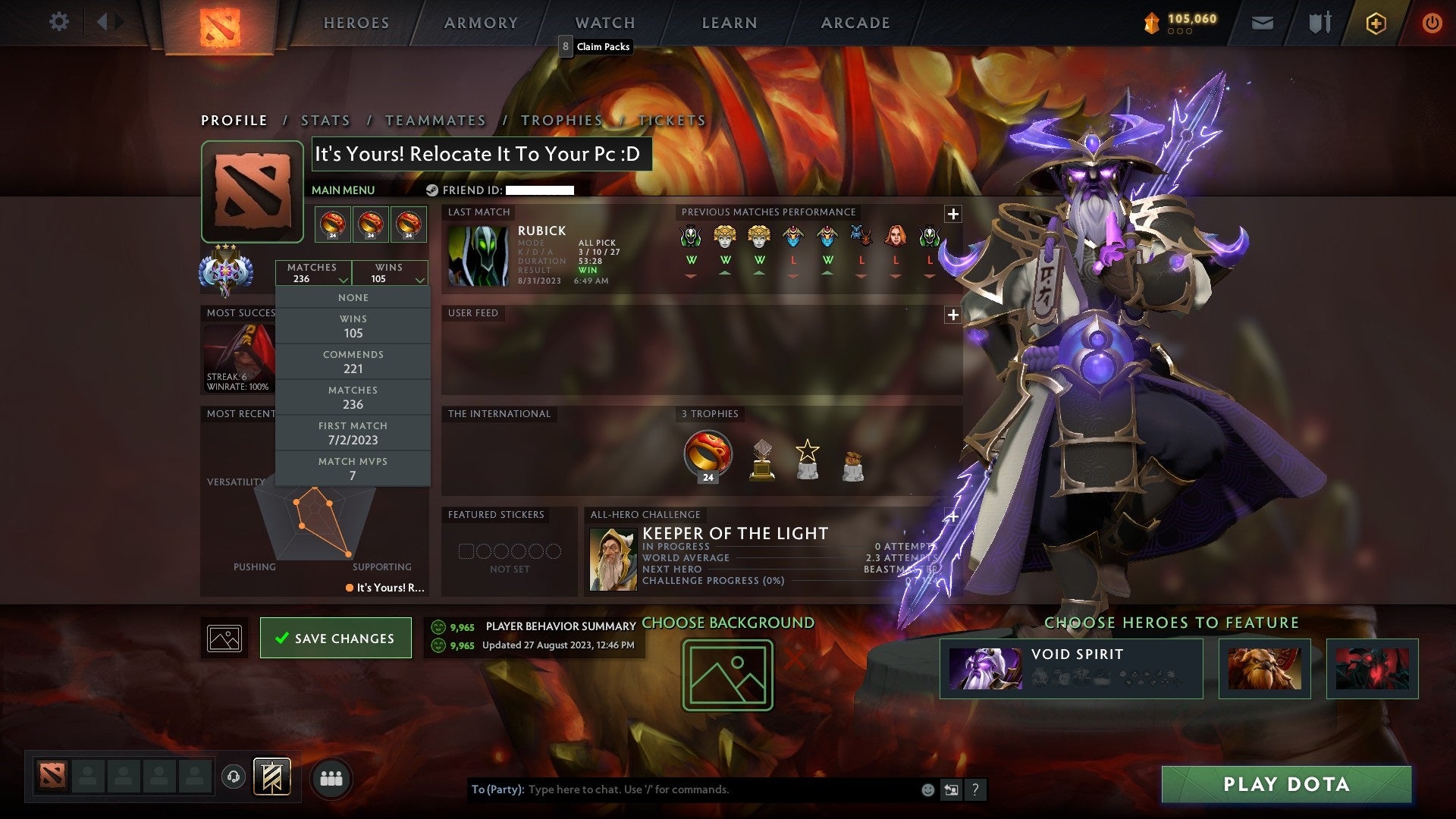Open the Trophies tab
This screenshot has width=1456, height=819.
(562, 120)
